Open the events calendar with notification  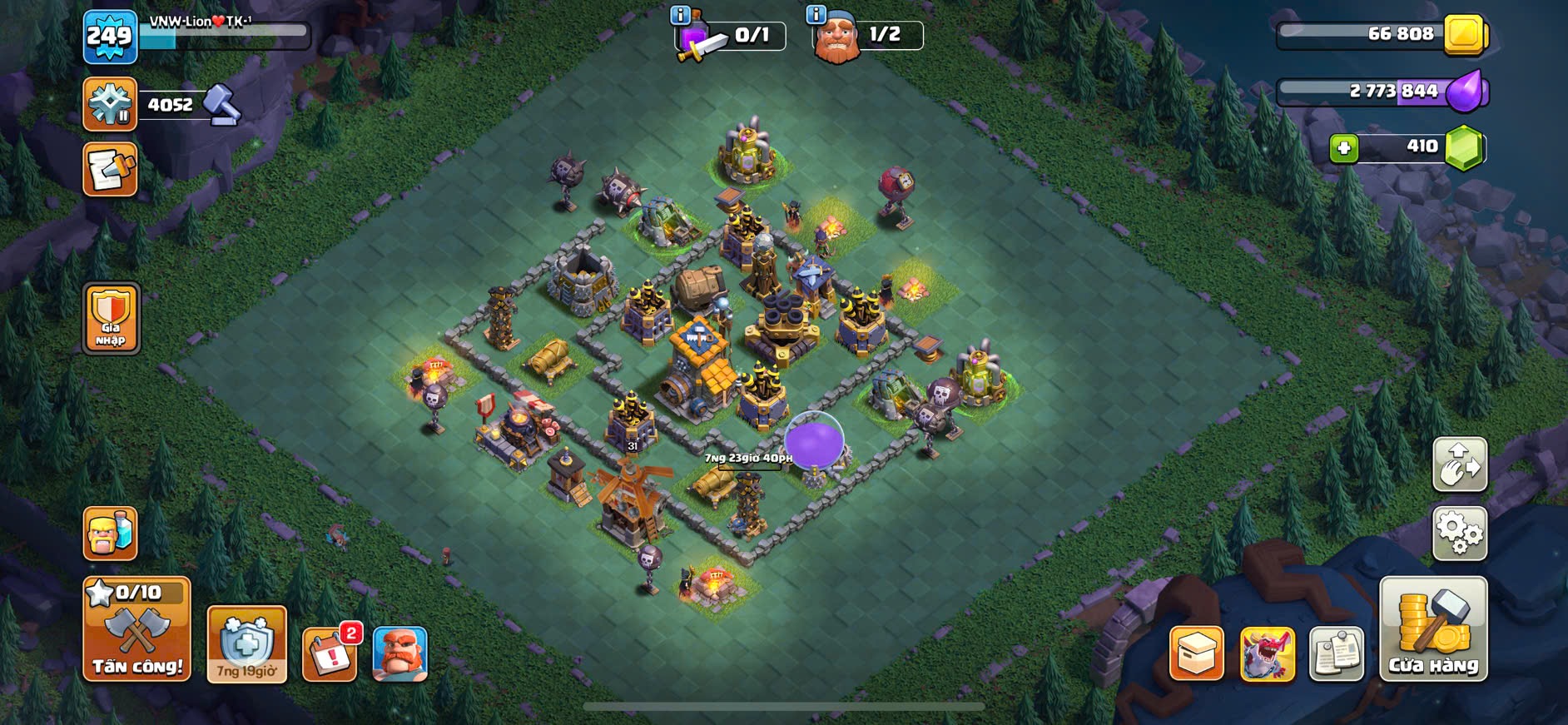pyautogui.click(x=330, y=654)
